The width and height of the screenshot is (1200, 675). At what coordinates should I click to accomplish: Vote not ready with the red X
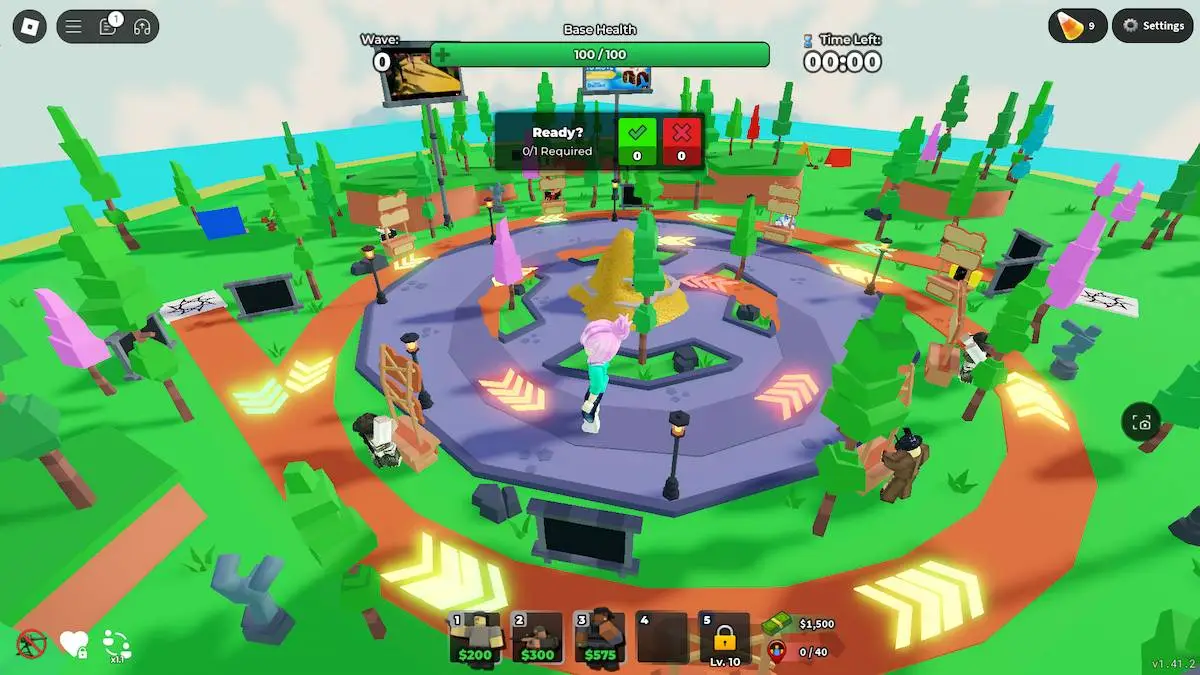coord(682,138)
